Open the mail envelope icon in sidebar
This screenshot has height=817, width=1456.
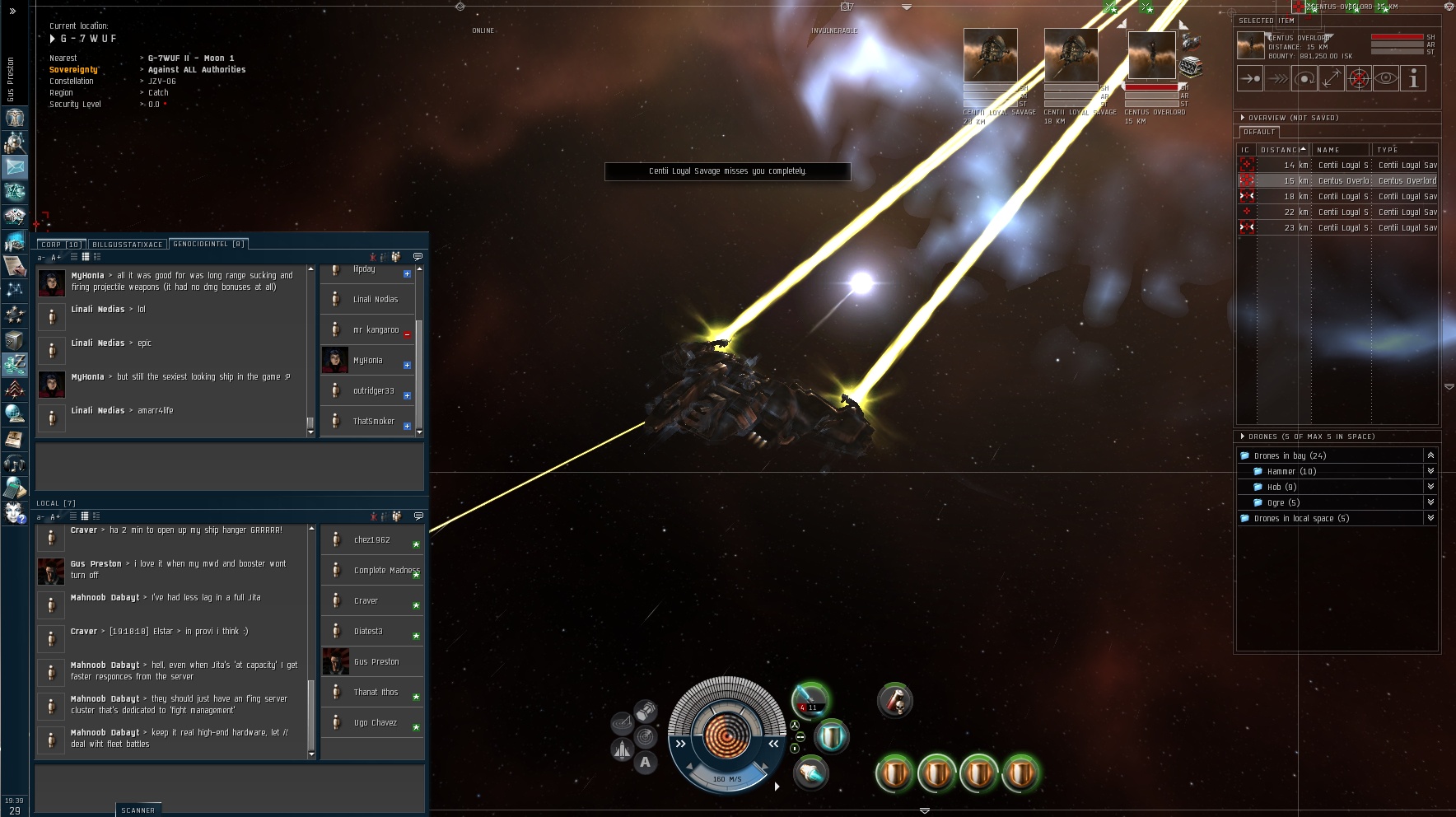tap(15, 167)
